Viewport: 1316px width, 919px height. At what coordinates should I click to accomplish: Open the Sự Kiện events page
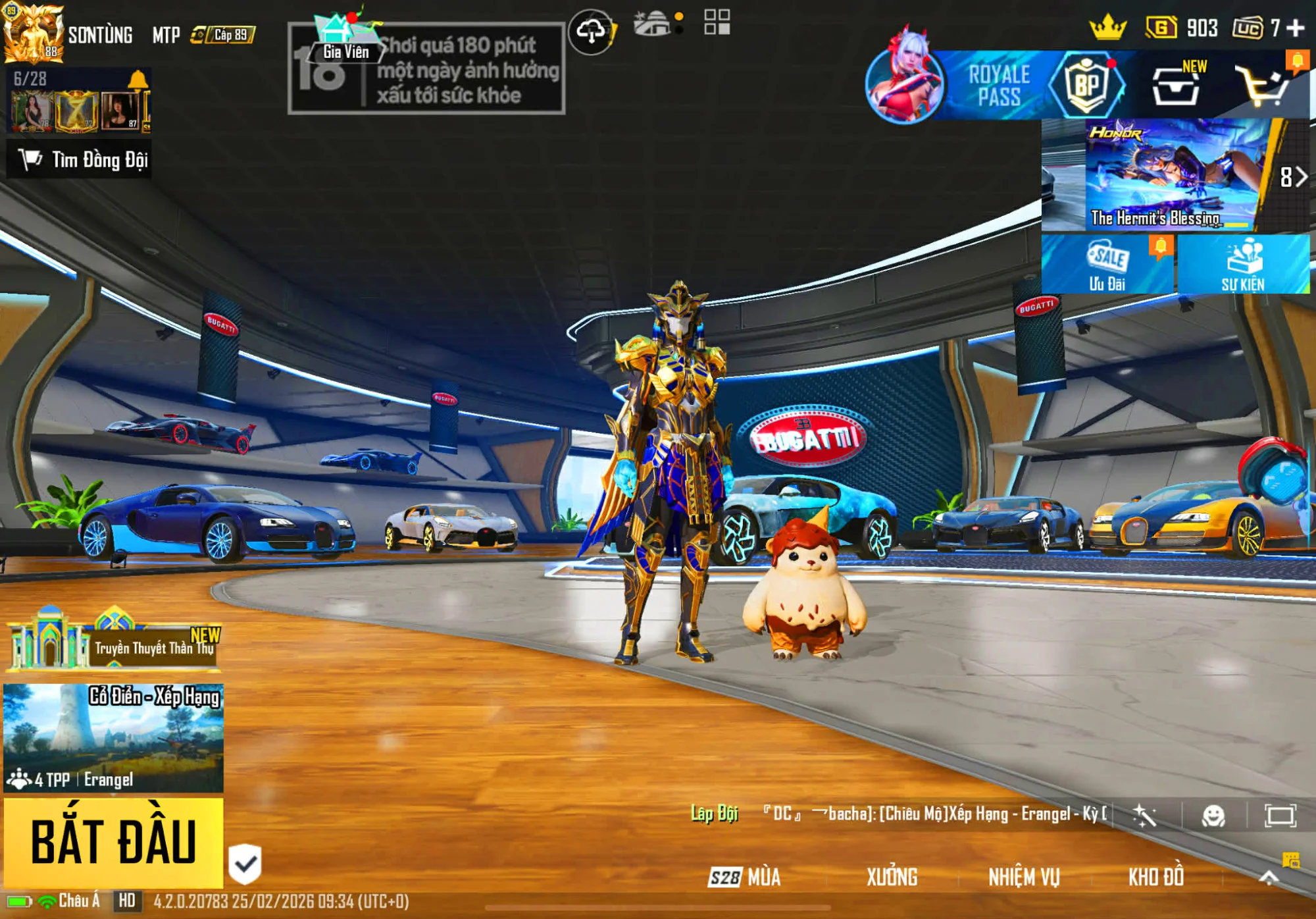tap(1243, 265)
